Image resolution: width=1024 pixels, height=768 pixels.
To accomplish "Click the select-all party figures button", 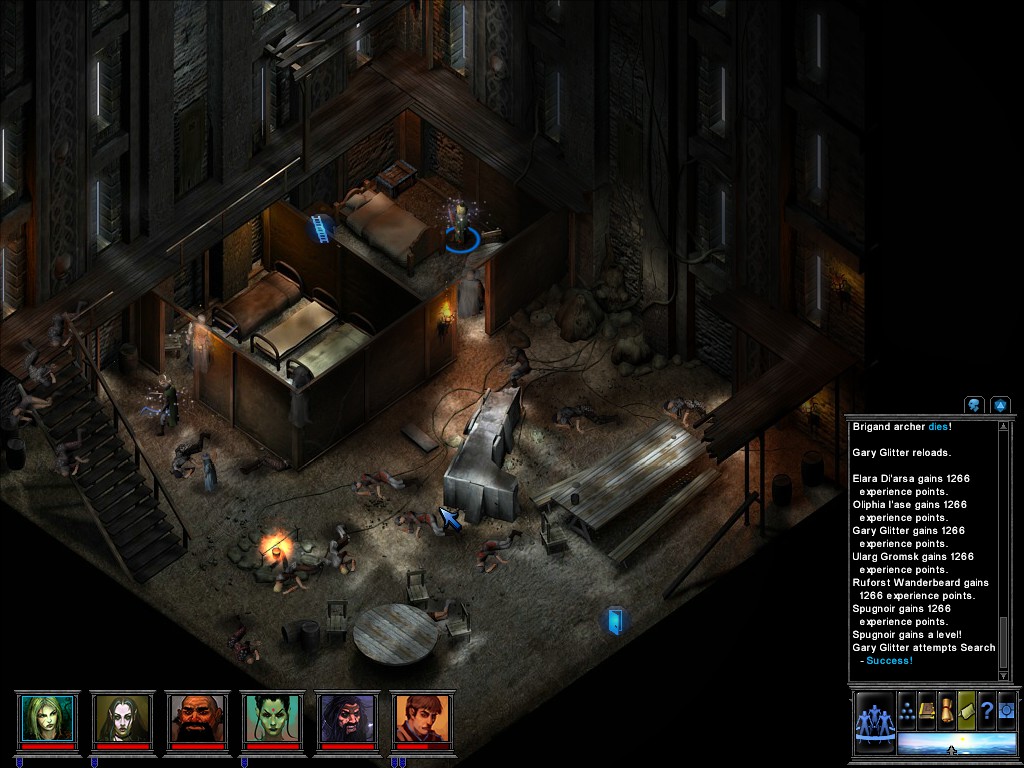I will click(x=874, y=722).
